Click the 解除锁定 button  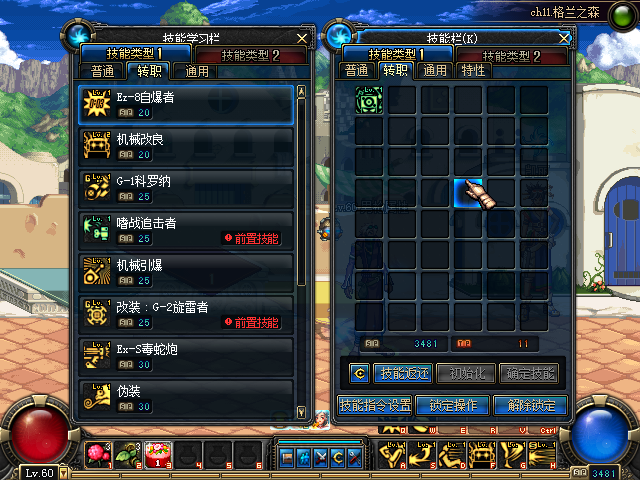[x=530, y=405]
